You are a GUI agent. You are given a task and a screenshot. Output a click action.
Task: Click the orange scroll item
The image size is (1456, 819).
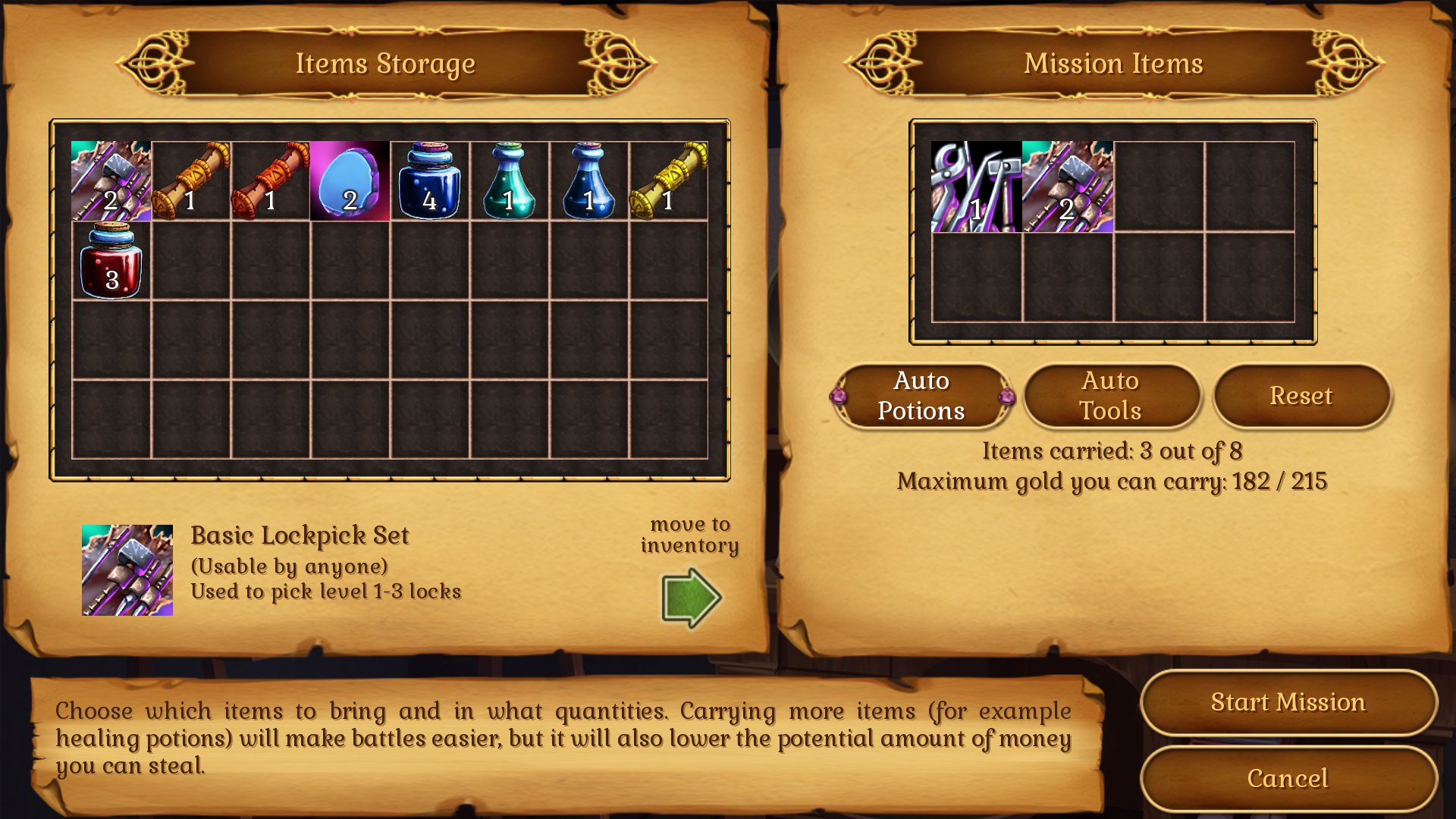(190, 180)
